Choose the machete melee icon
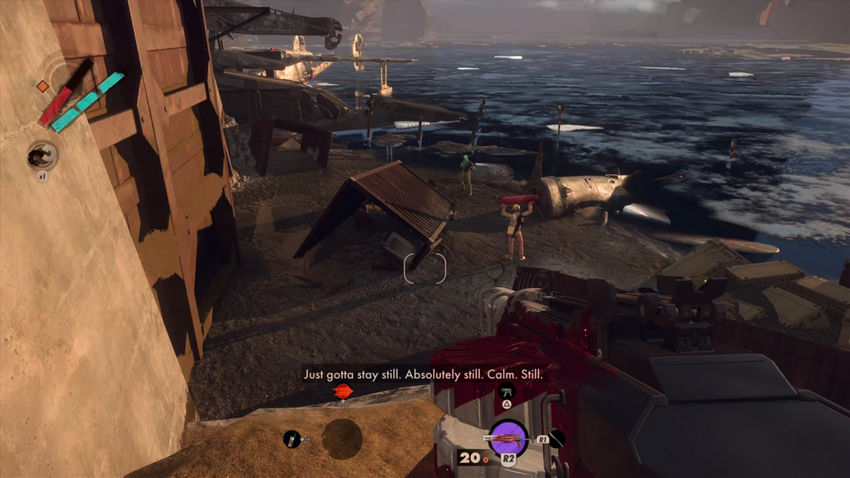 [x=556, y=438]
